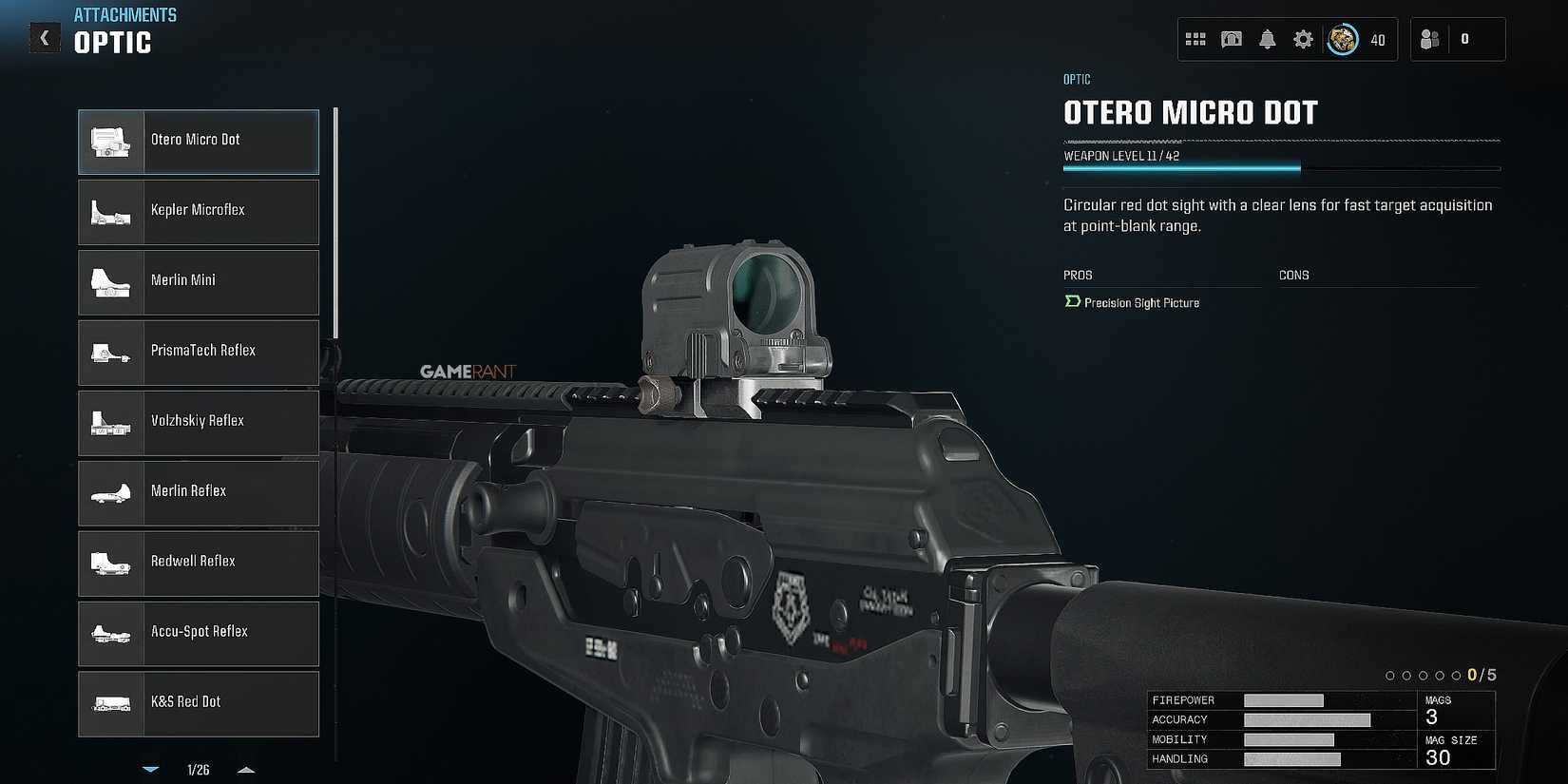Select the Accu-Spot Reflex attachment
This screenshot has width=1568, height=784.
198,634
